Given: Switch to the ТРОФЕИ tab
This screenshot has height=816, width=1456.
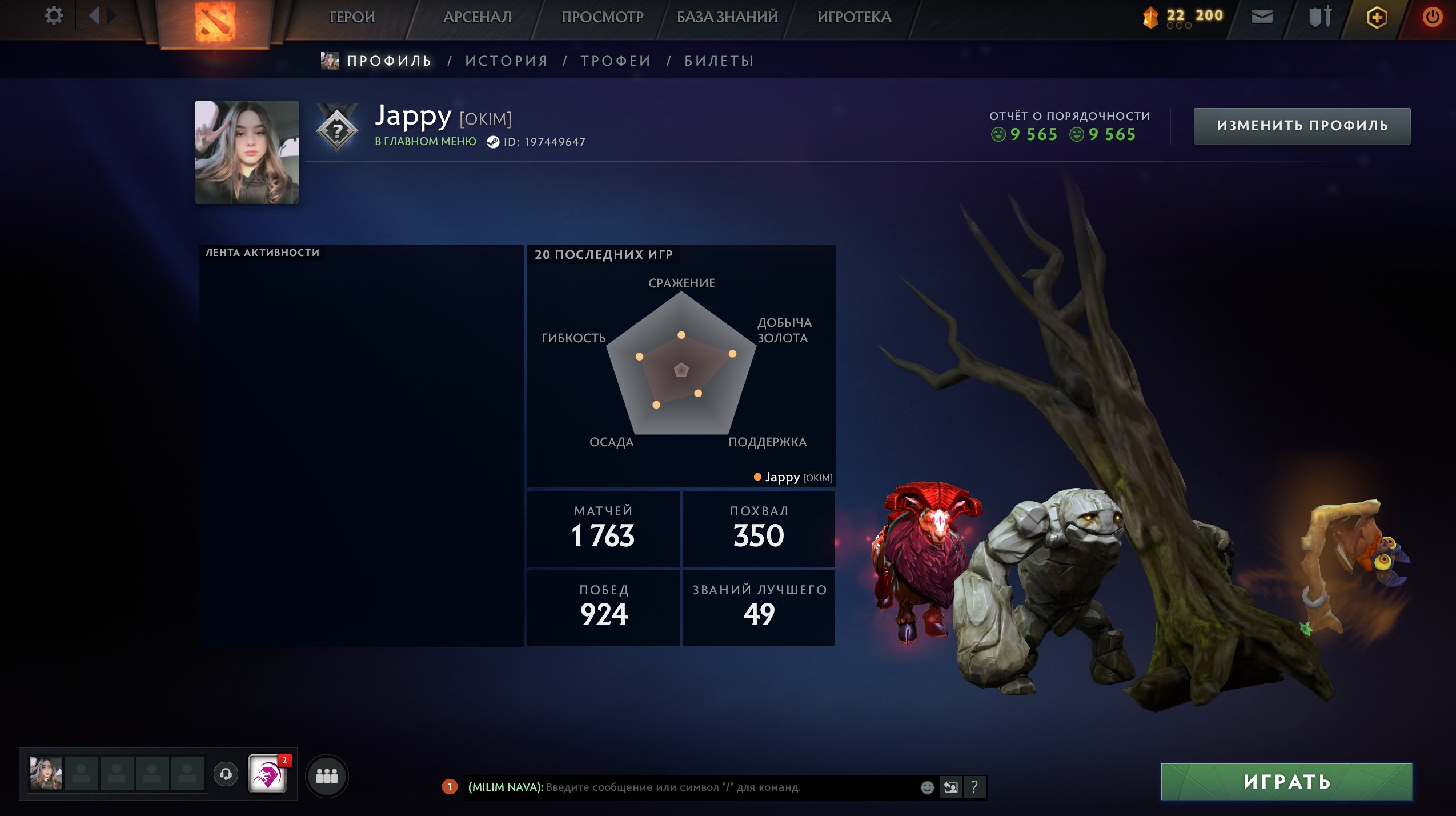Looking at the screenshot, I should pyautogui.click(x=616, y=61).
